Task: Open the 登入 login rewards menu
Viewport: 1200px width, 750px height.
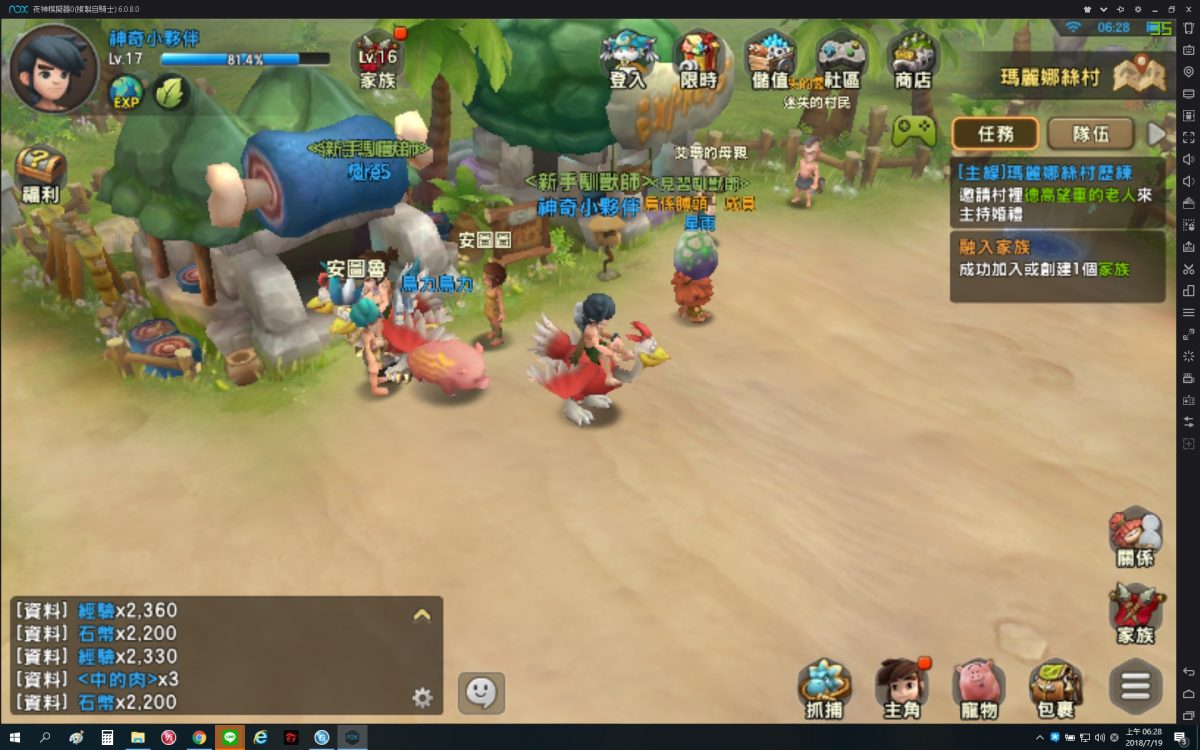Action: coord(627,60)
